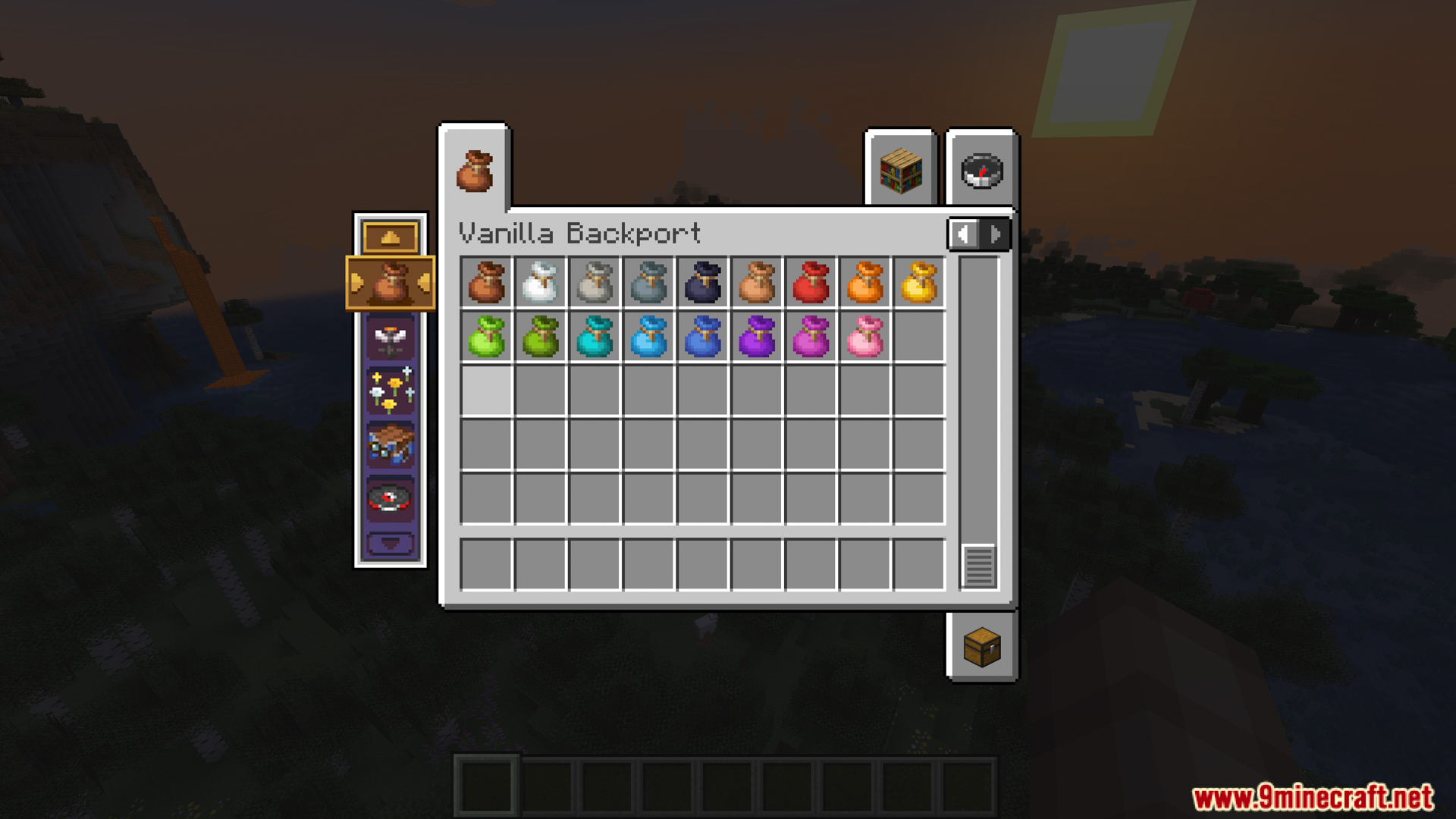This screenshot has width=1456, height=819.
Task: Pick the plain brown bundle from the grid
Action: click(x=486, y=283)
